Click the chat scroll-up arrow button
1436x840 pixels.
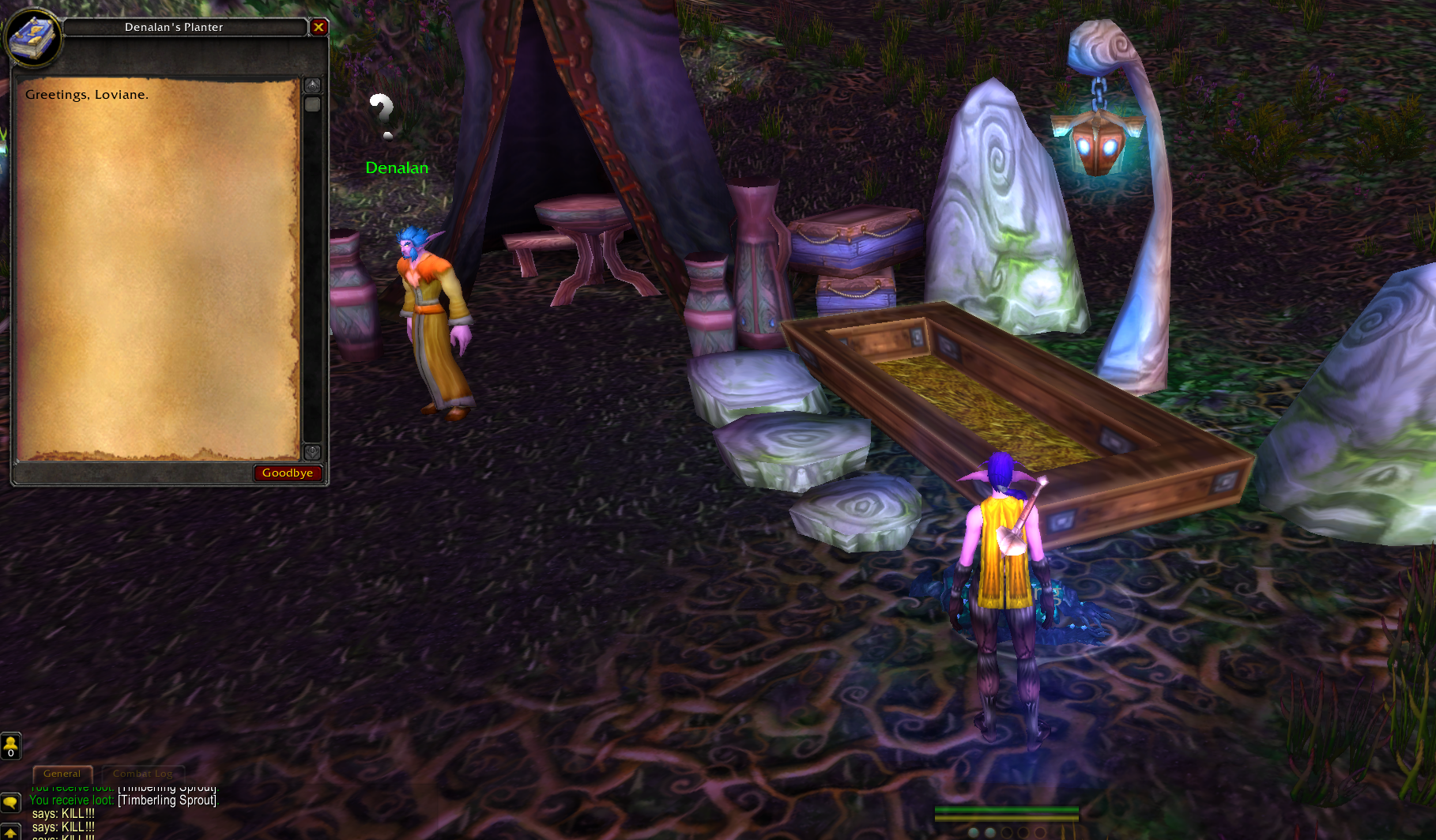click(x=10, y=831)
